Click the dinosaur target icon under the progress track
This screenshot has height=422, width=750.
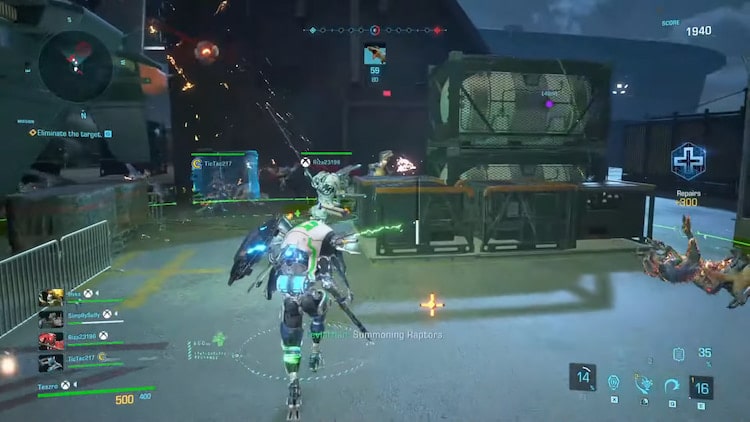tap(374, 55)
